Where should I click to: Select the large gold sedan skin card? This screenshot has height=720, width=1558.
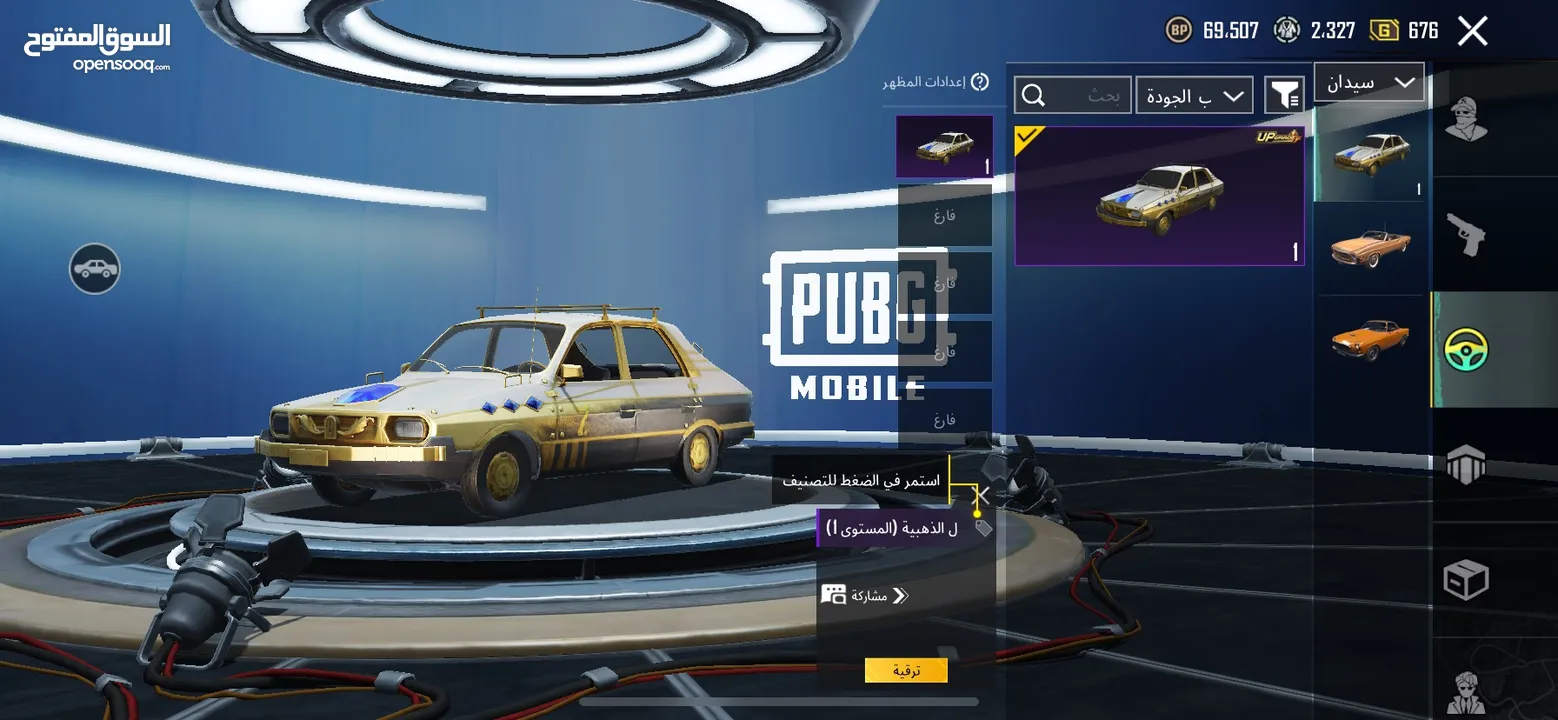1159,196
